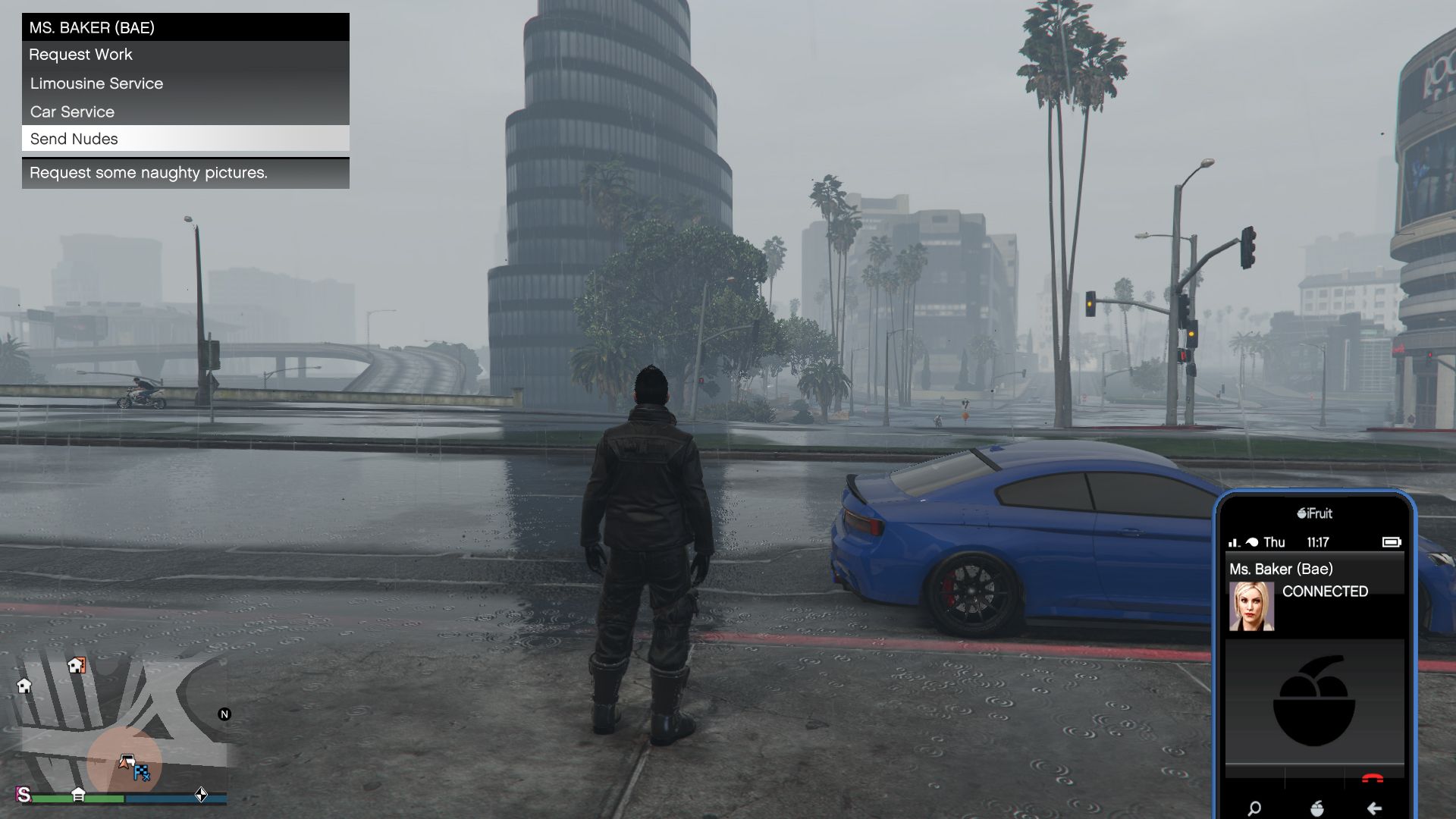Select Send Nudes in the contact menu
1456x819 pixels.
[74, 139]
